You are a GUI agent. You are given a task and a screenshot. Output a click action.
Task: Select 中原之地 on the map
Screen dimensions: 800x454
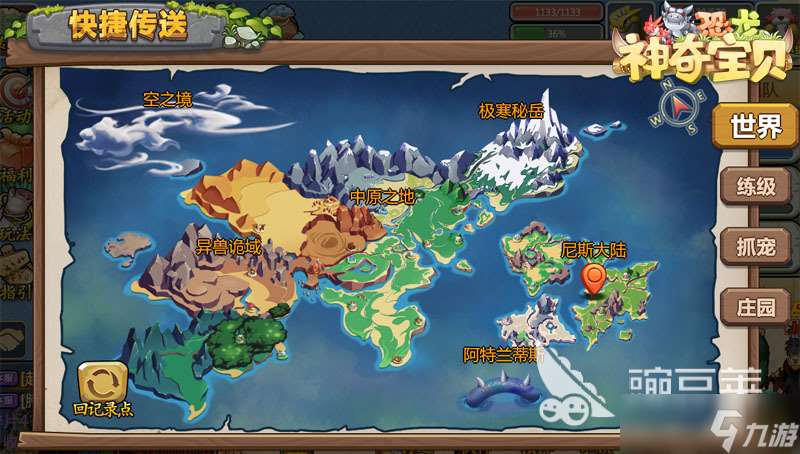click(382, 197)
